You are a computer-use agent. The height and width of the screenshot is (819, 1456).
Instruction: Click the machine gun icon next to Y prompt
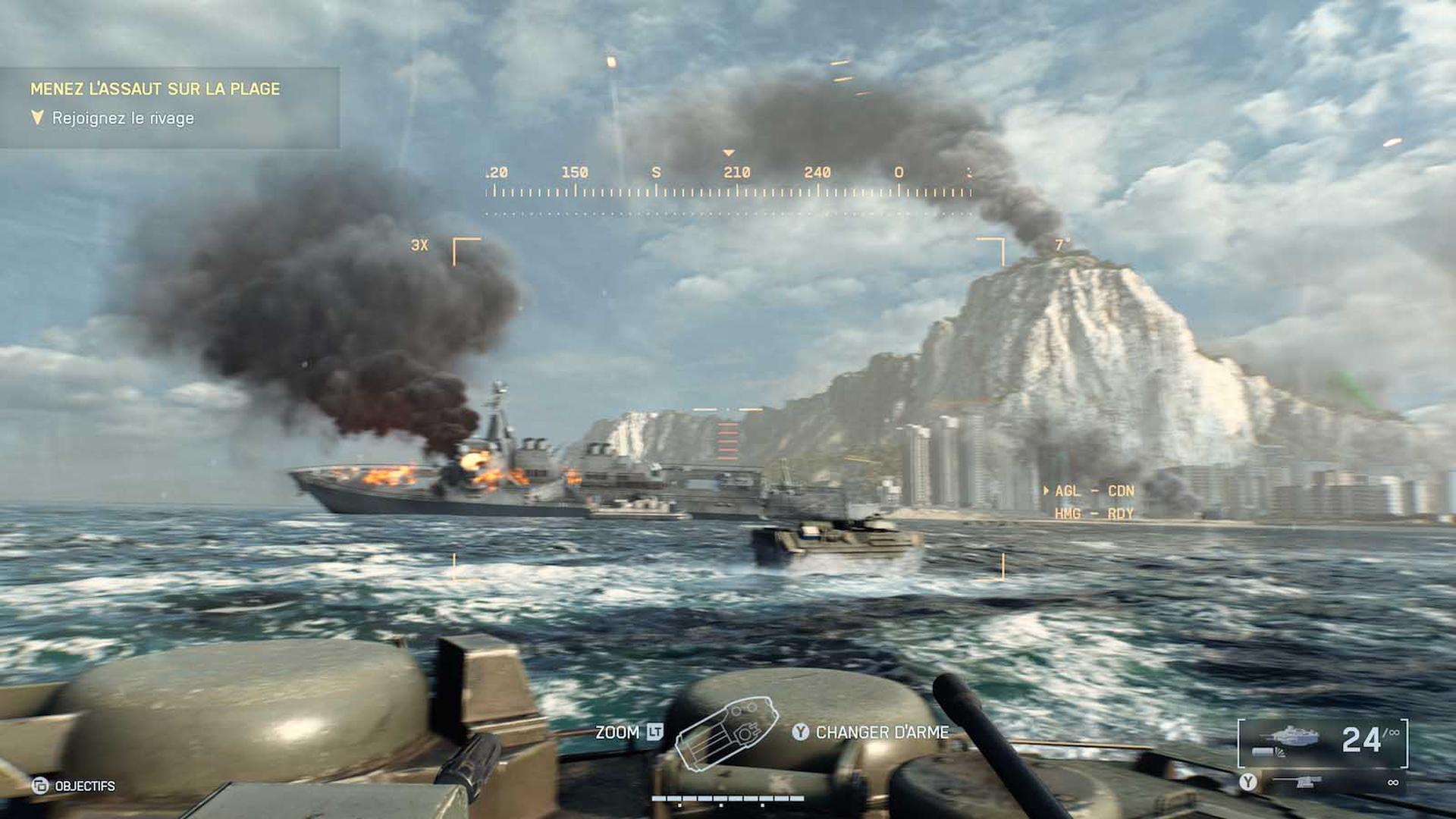point(1298,781)
